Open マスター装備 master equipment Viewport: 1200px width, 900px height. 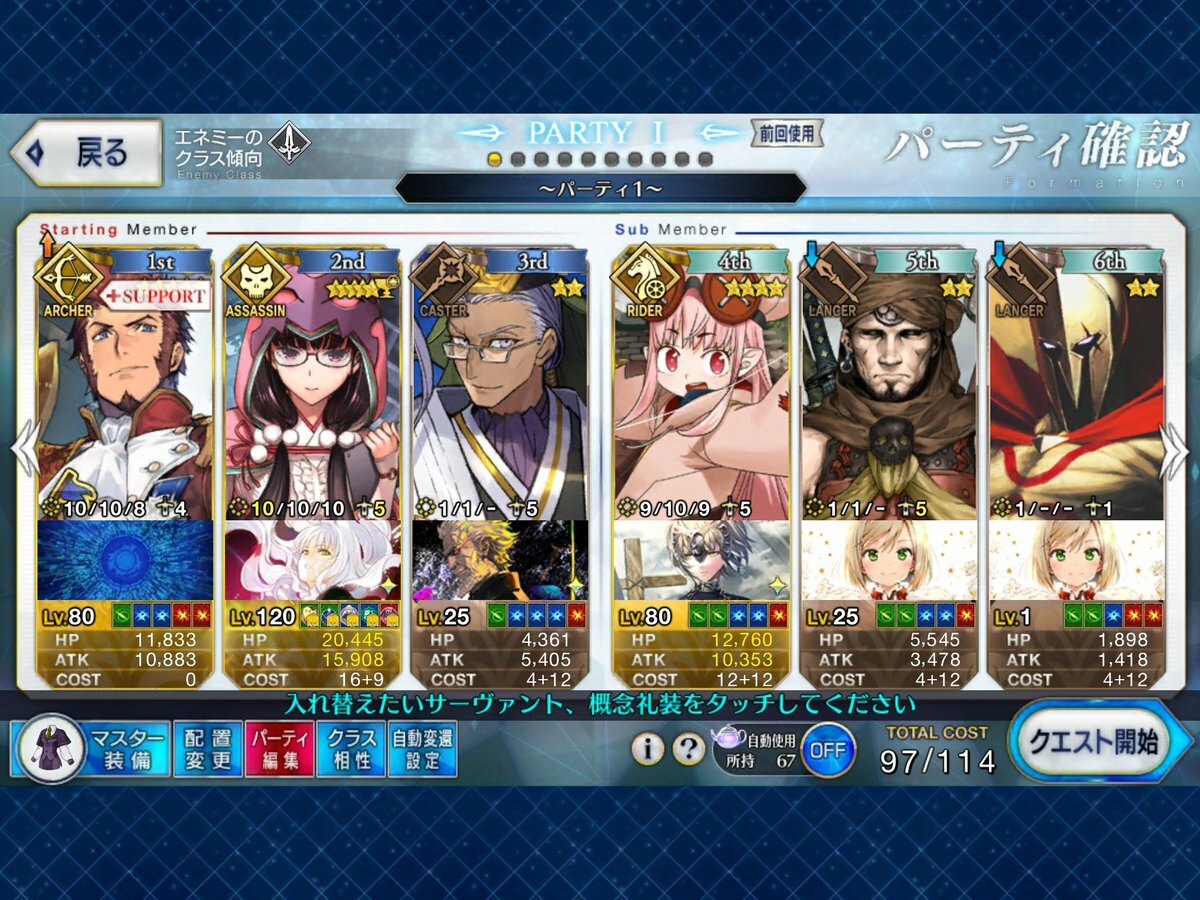pos(90,750)
